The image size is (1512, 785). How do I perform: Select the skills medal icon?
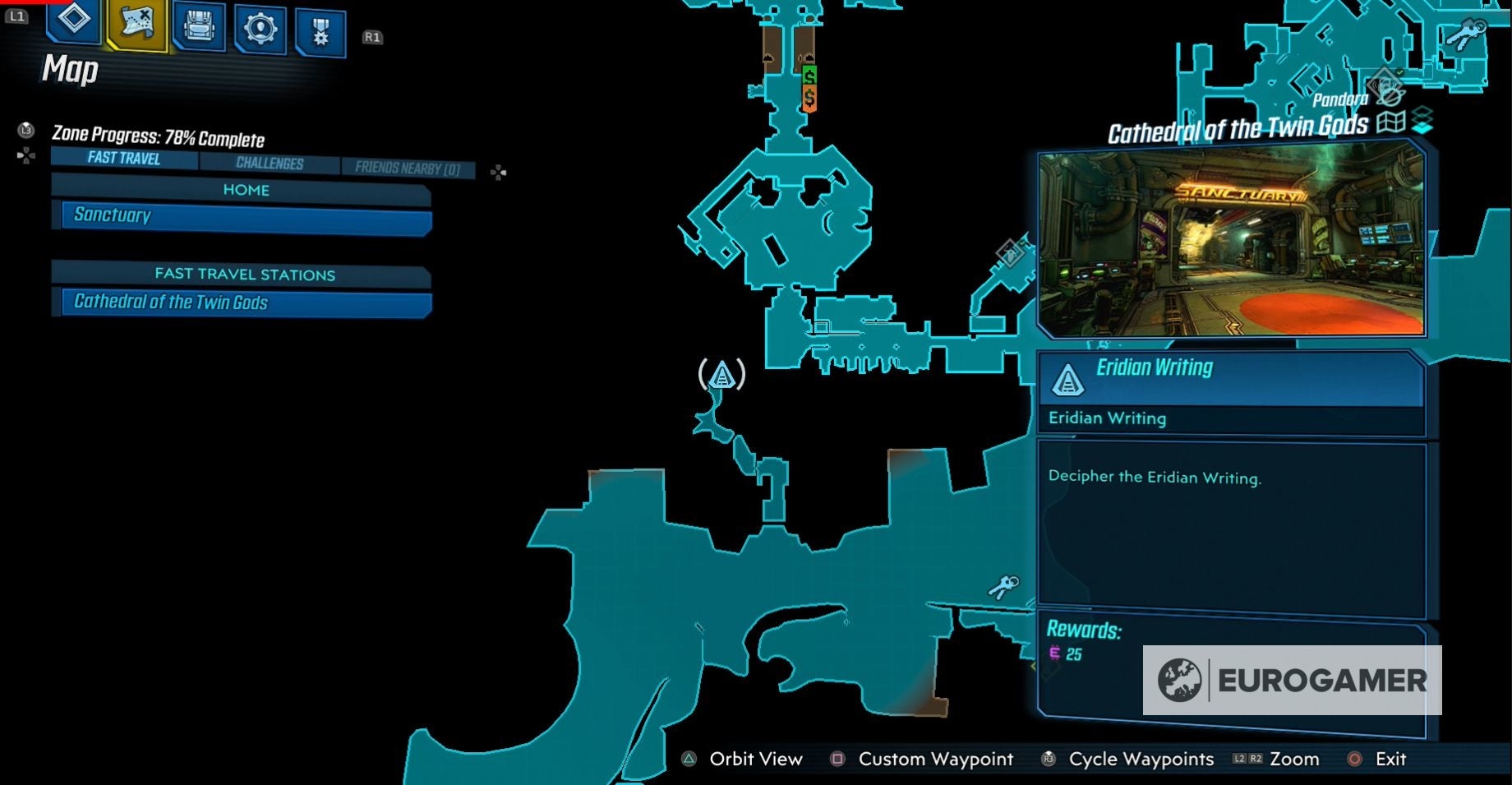pyautogui.click(x=320, y=27)
